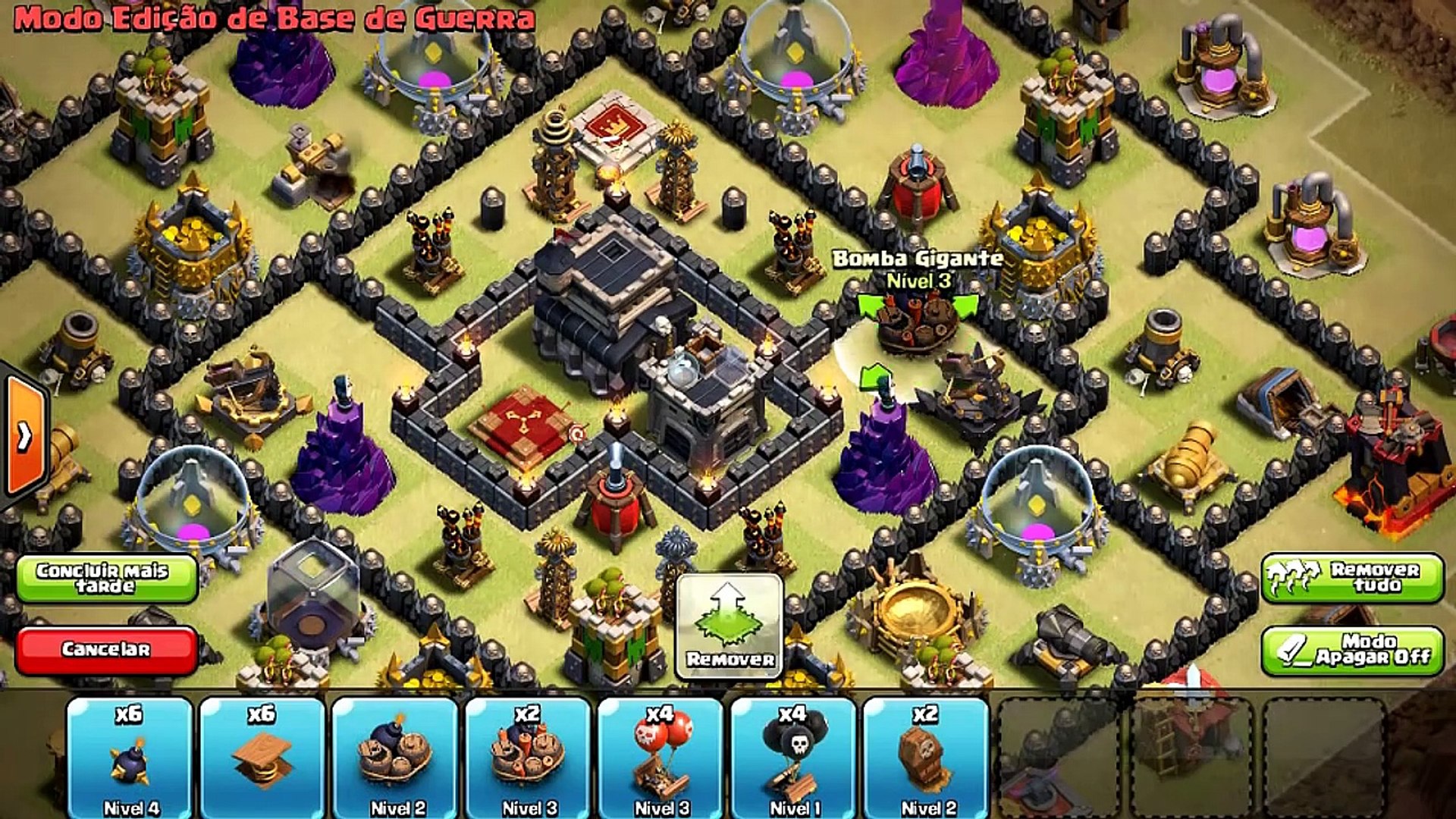
Task: Choose the level 3 giant bomb stack
Action: pyautogui.click(x=528, y=758)
